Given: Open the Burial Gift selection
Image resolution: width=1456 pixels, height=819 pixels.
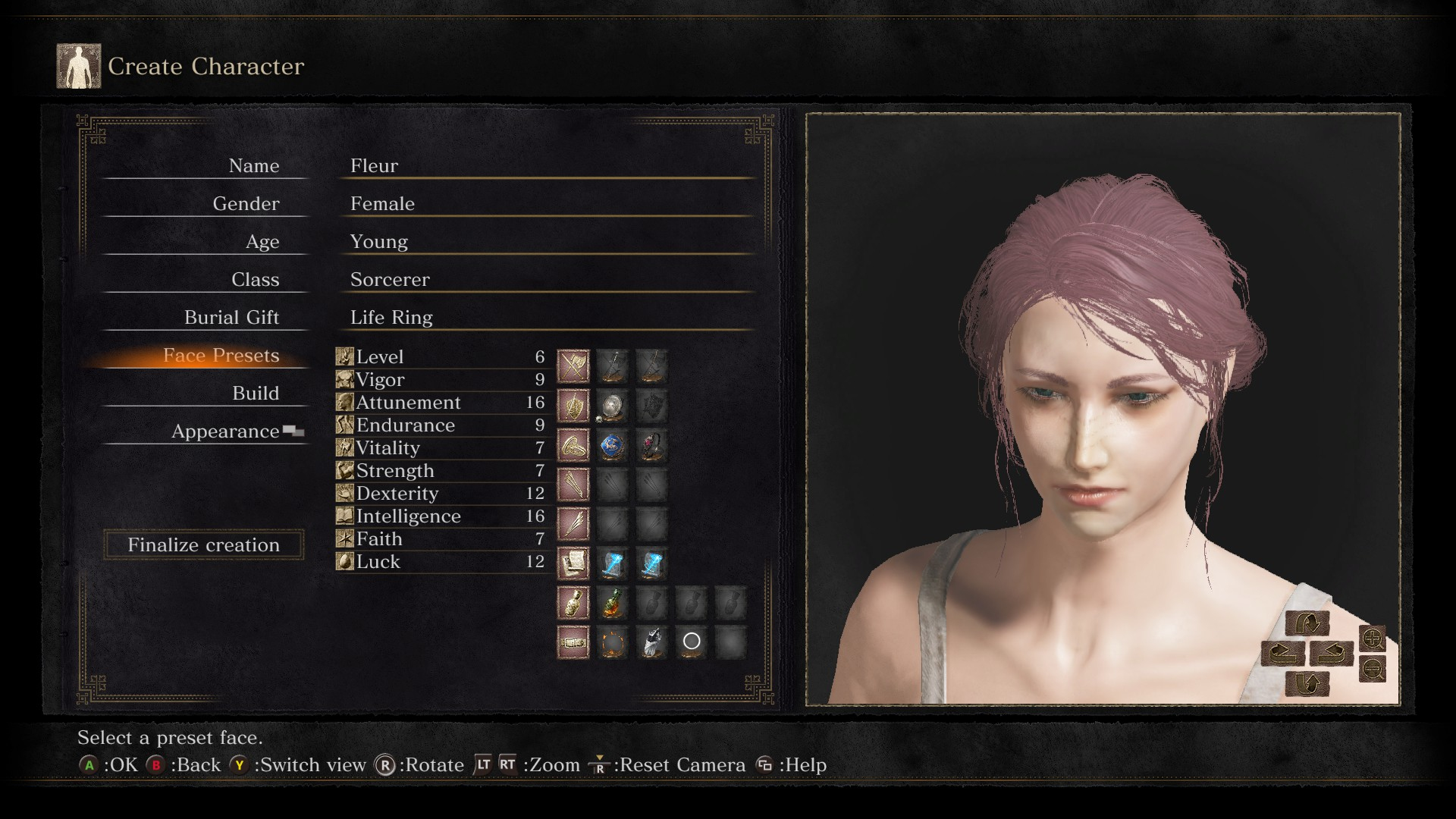Looking at the screenshot, I should pyautogui.click(x=231, y=318).
